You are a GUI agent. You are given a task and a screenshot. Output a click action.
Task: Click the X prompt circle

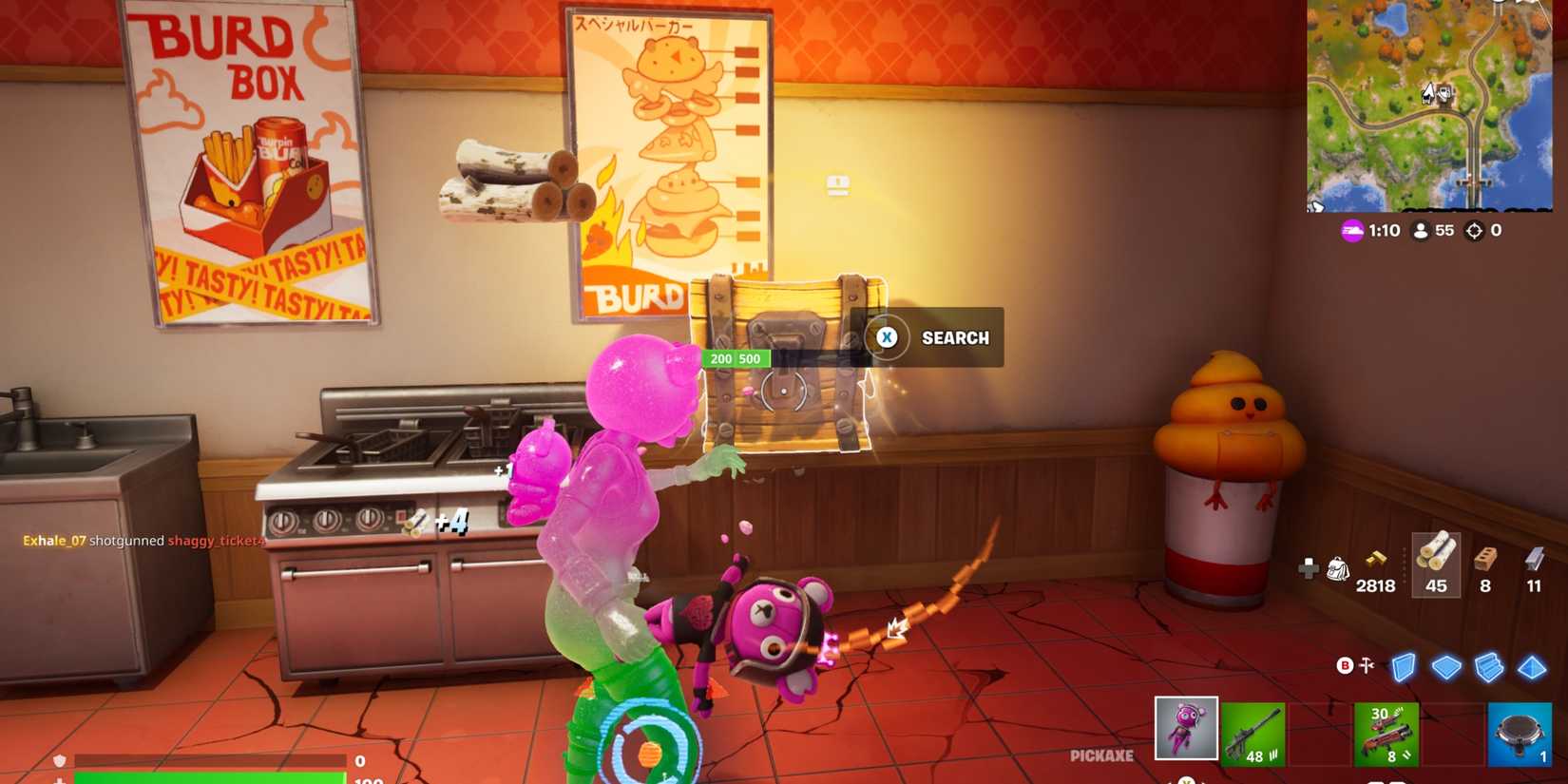tap(886, 337)
